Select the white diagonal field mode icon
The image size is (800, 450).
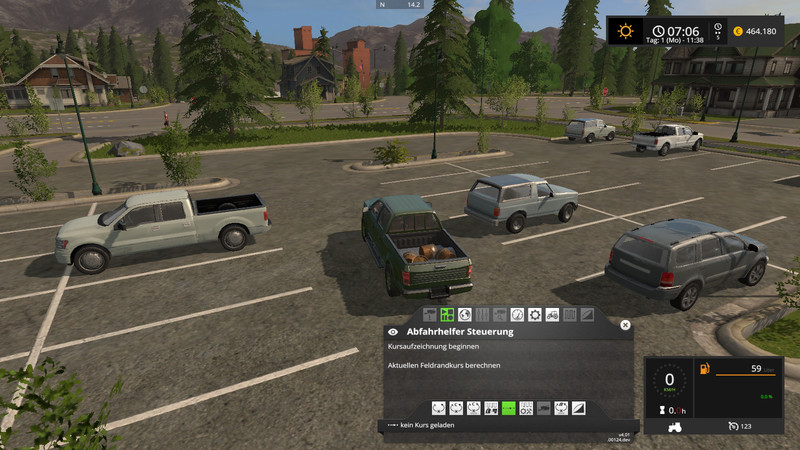[x=578, y=408]
